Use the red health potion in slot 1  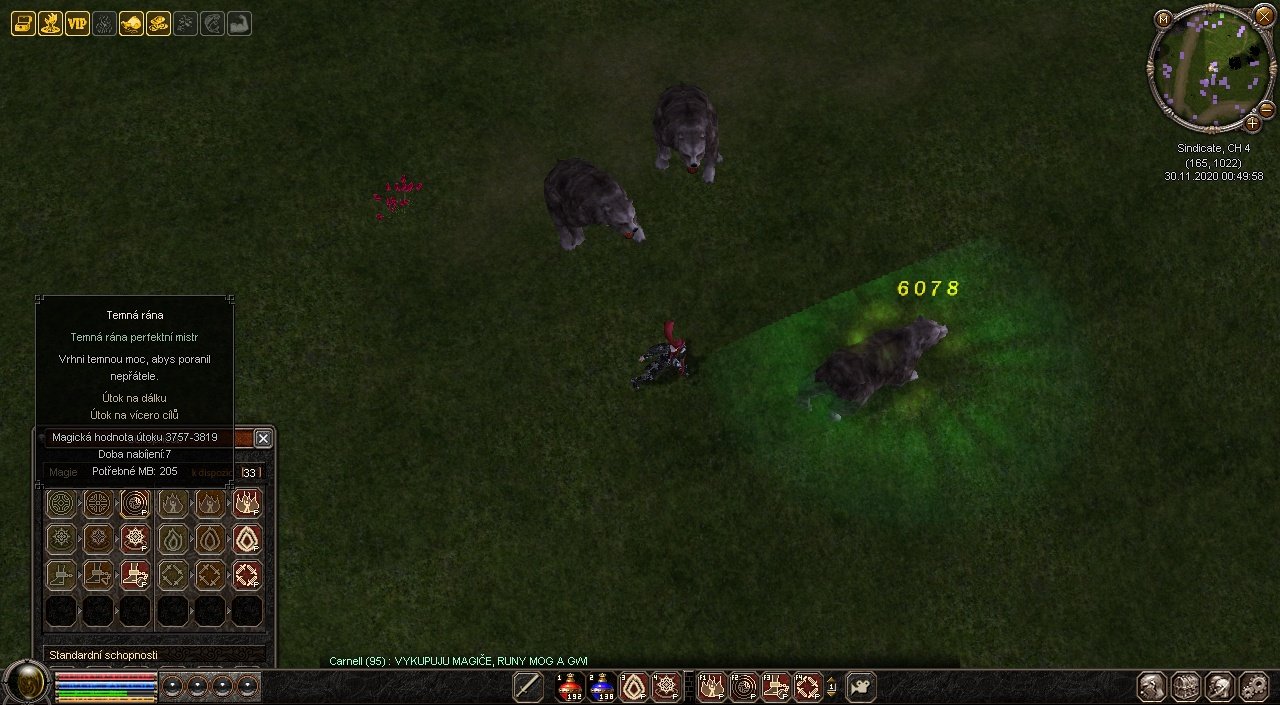click(570, 687)
